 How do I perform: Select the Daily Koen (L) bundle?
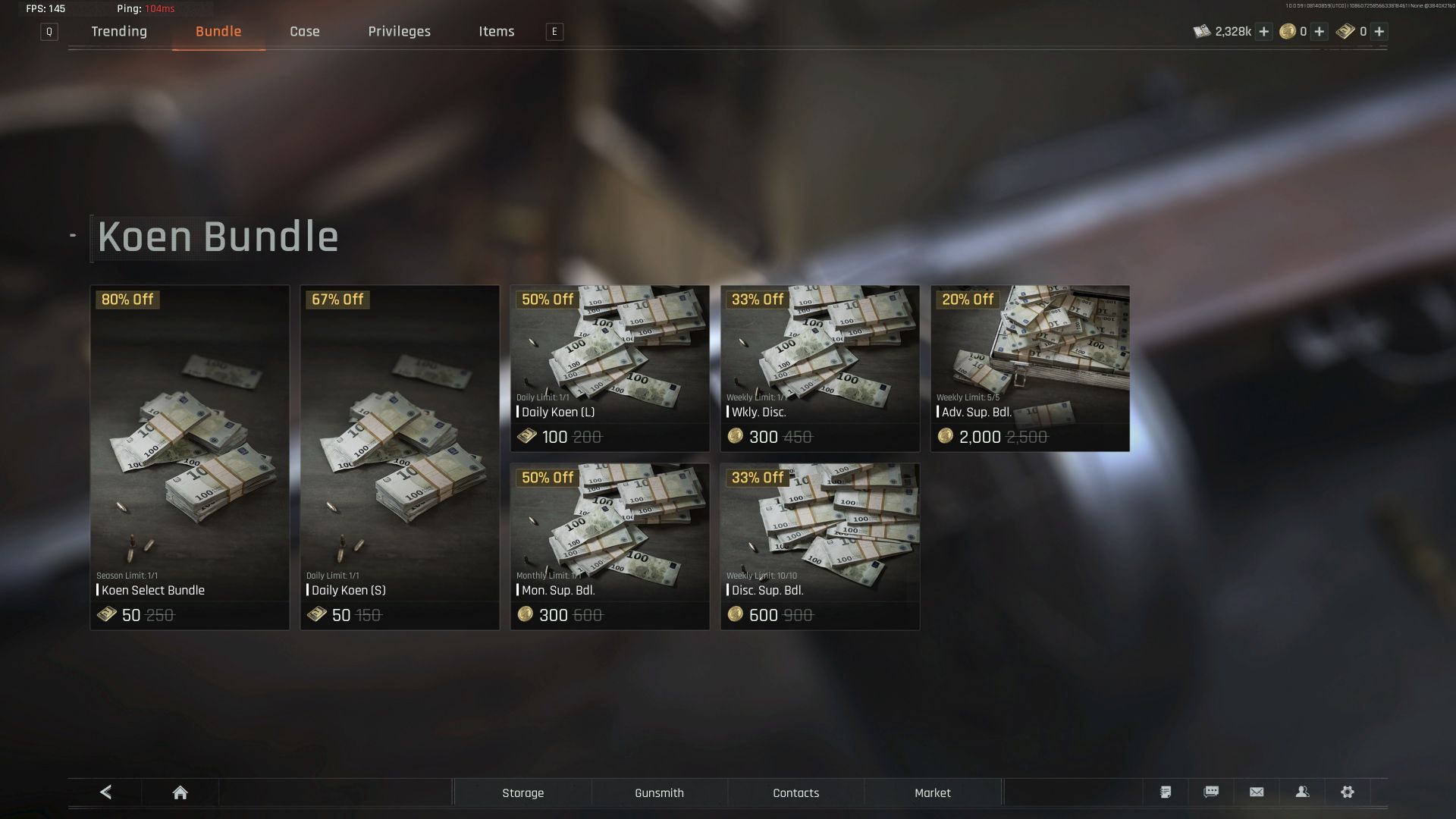click(610, 369)
